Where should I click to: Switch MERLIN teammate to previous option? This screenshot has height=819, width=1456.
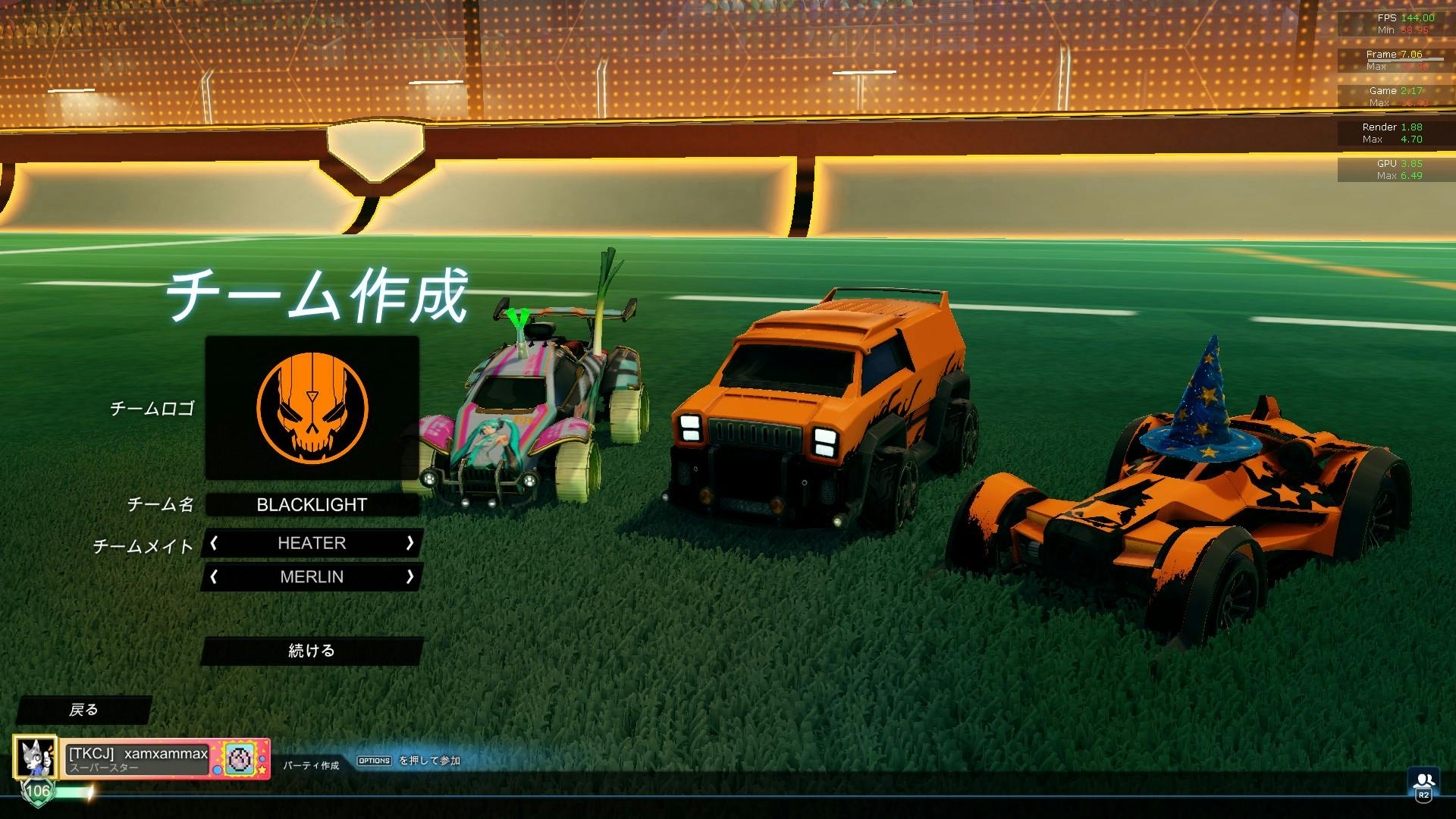(215, 577)
